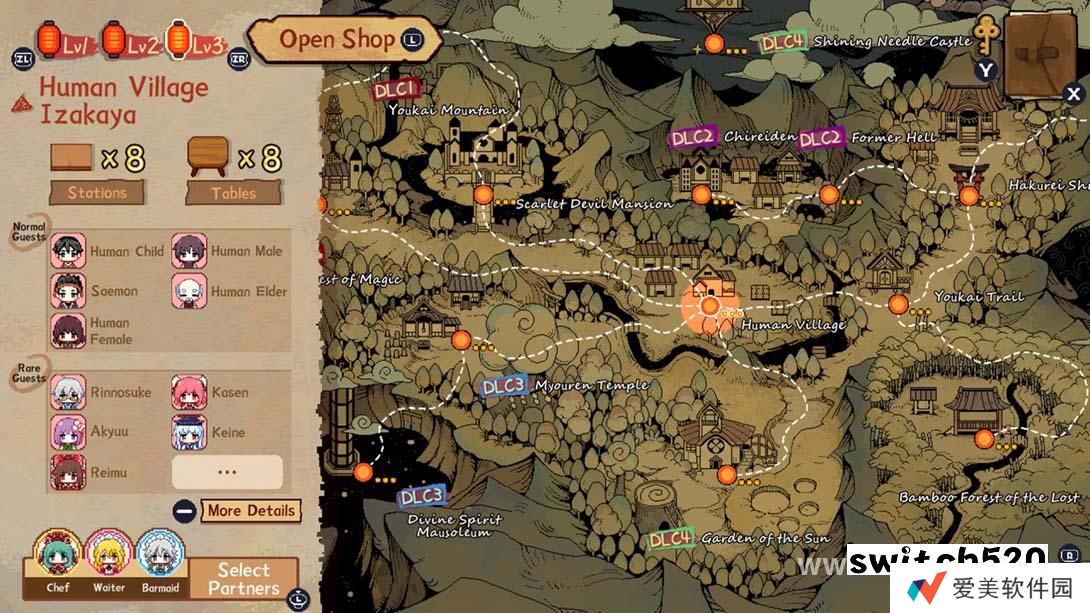Select the Shining Needle Castle marker
Viewport: 1090px width, 613px height.
[713, 43]
